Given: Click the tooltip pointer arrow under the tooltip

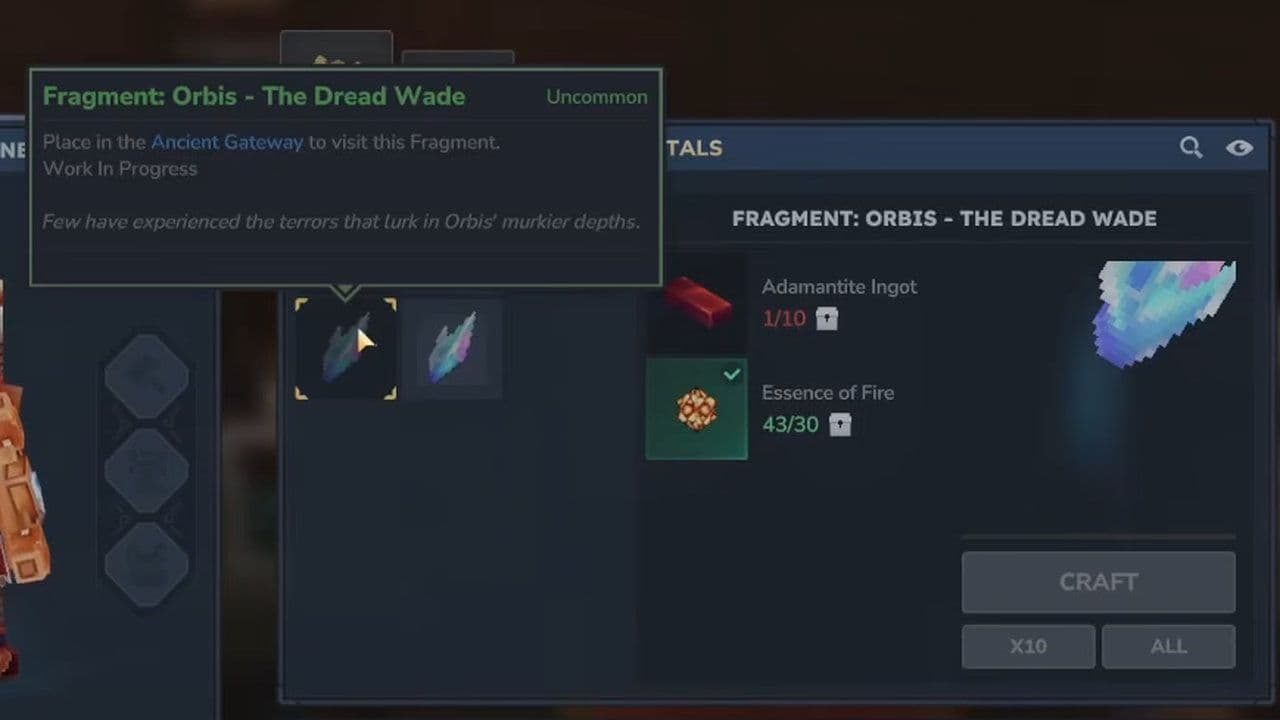Looking at the screenshot, I should click(345, 292).
